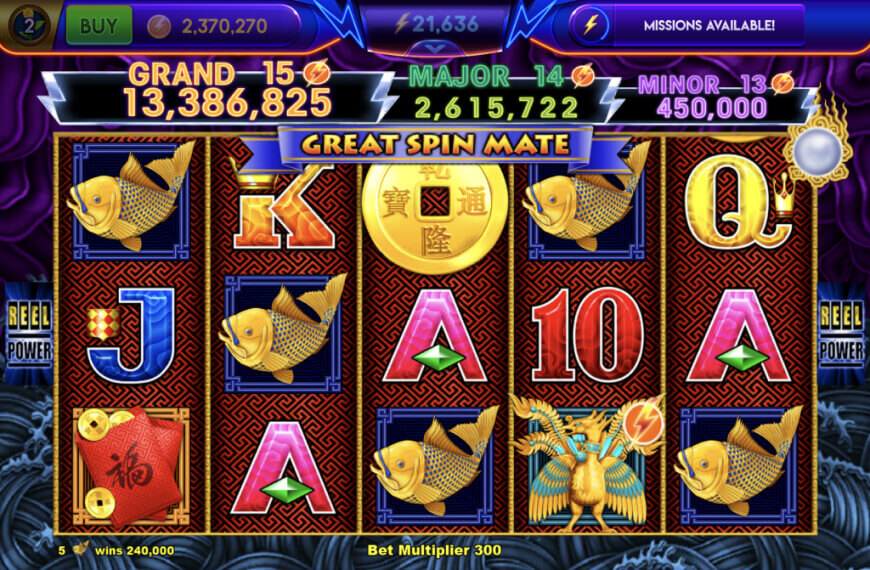870x570 pixels.
Task: Click the green BUY button
Action: click(x=98, y=26)
